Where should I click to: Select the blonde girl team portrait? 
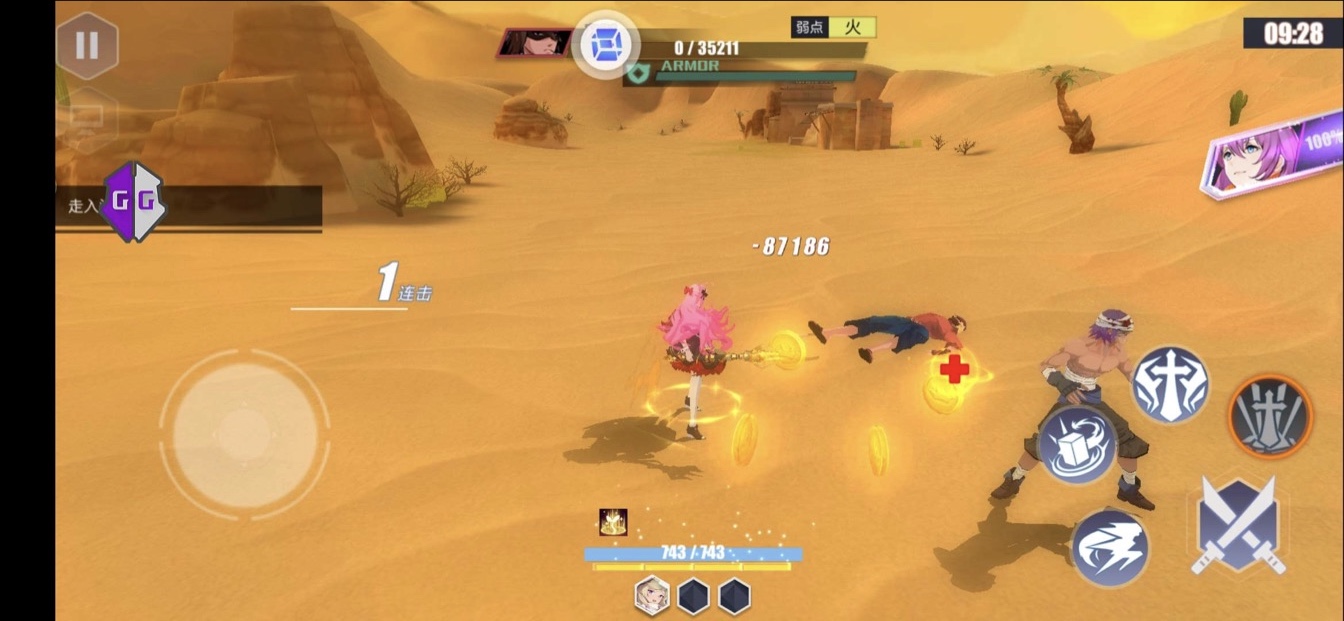coord(652,595)
